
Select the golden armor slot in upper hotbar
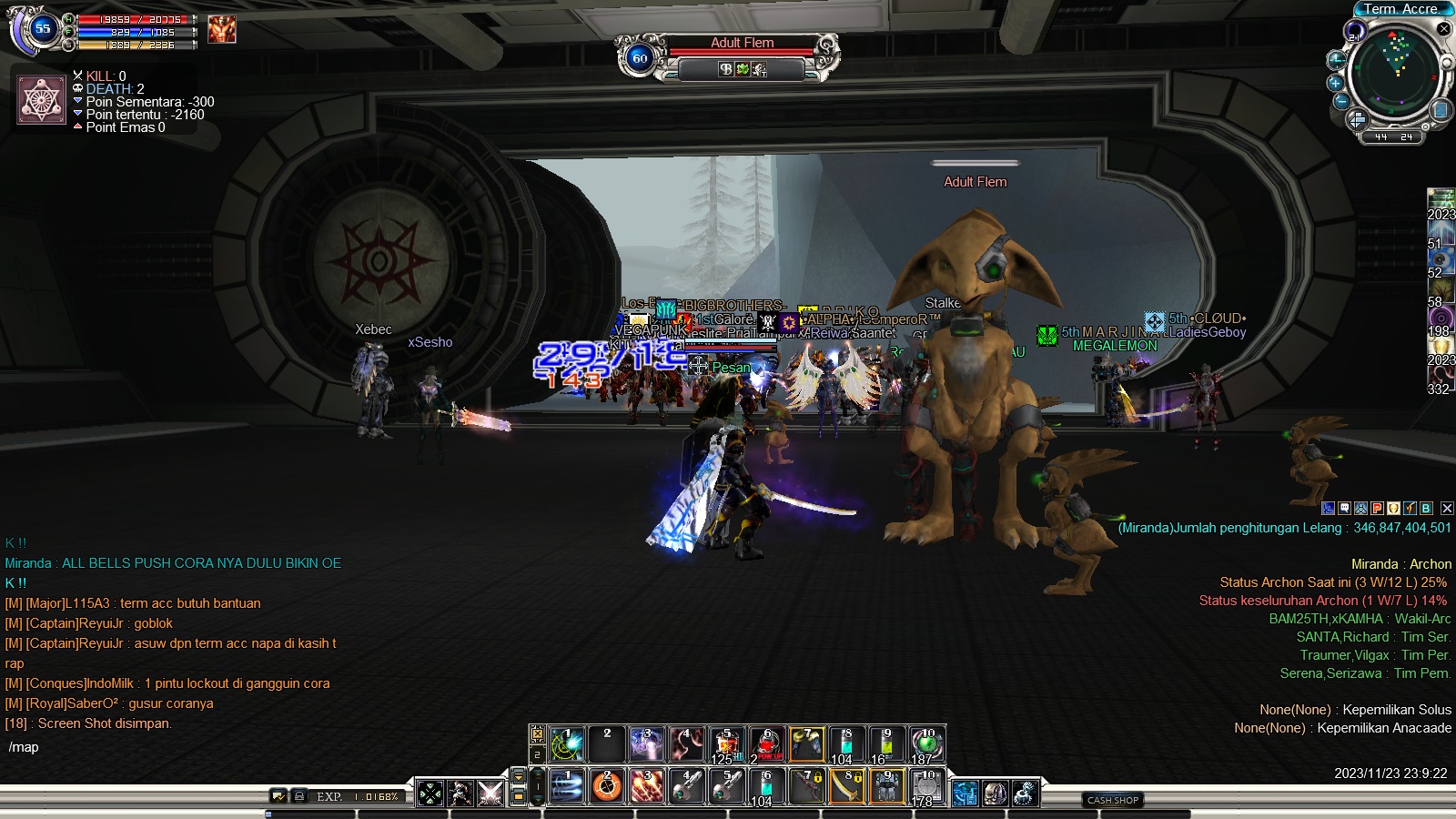[x=807, y=744]
